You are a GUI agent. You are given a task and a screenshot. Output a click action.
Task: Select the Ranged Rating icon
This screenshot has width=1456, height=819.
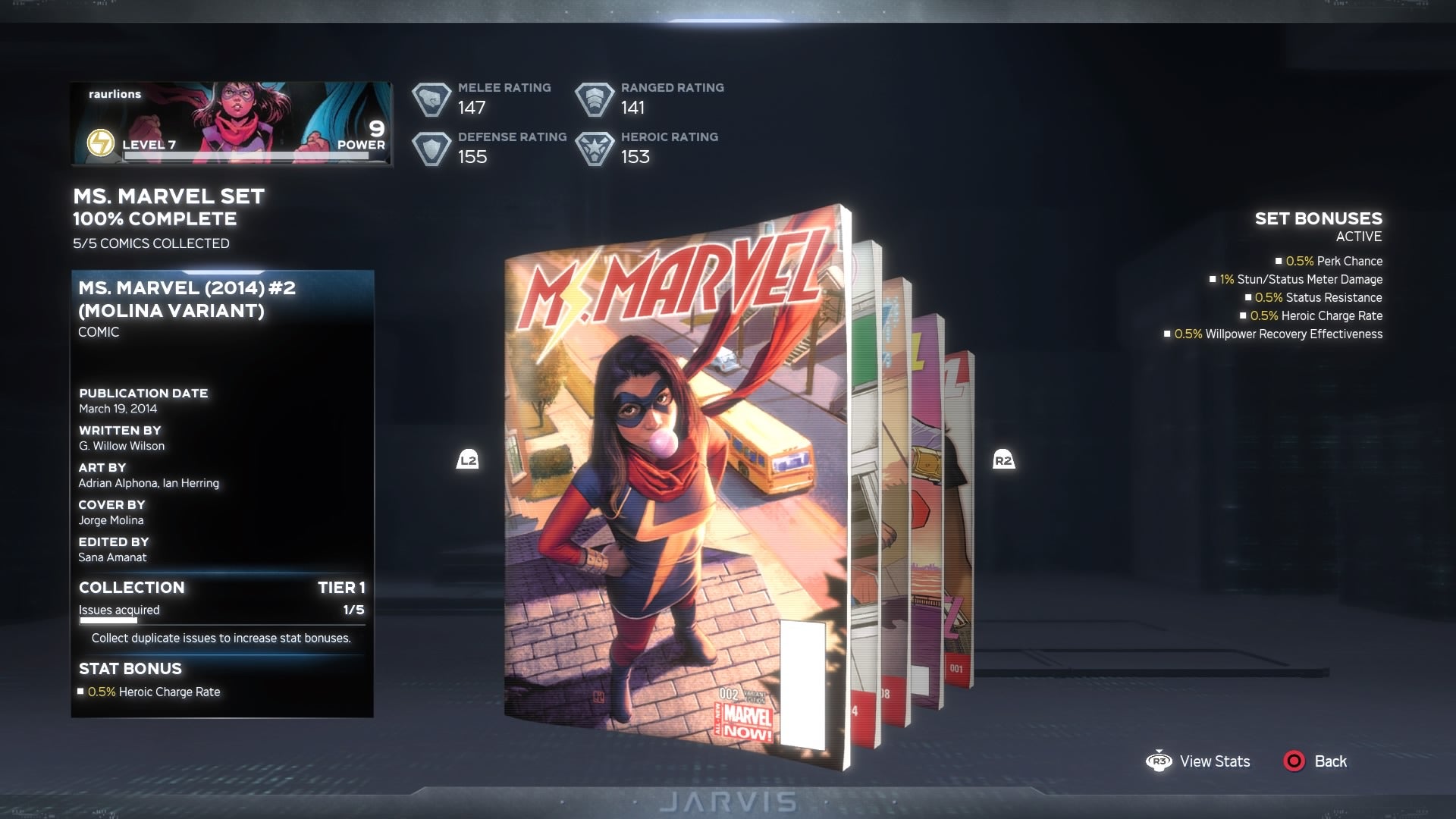pos(596,97)
